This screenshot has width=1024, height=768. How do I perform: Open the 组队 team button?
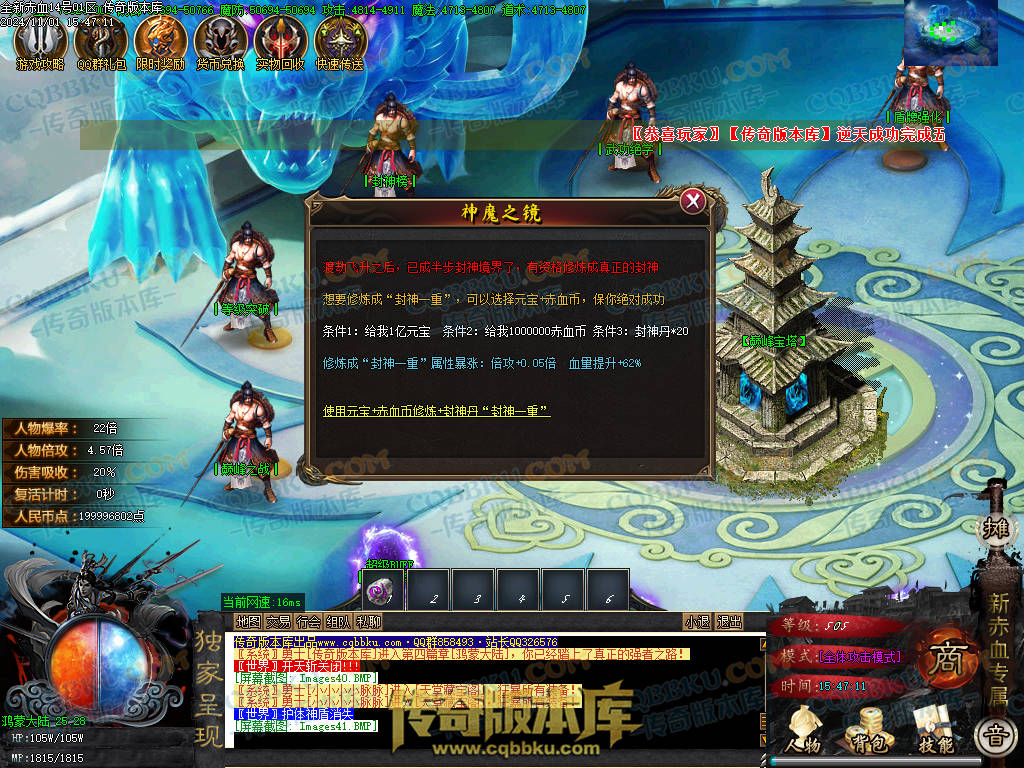tap(338, 622)
